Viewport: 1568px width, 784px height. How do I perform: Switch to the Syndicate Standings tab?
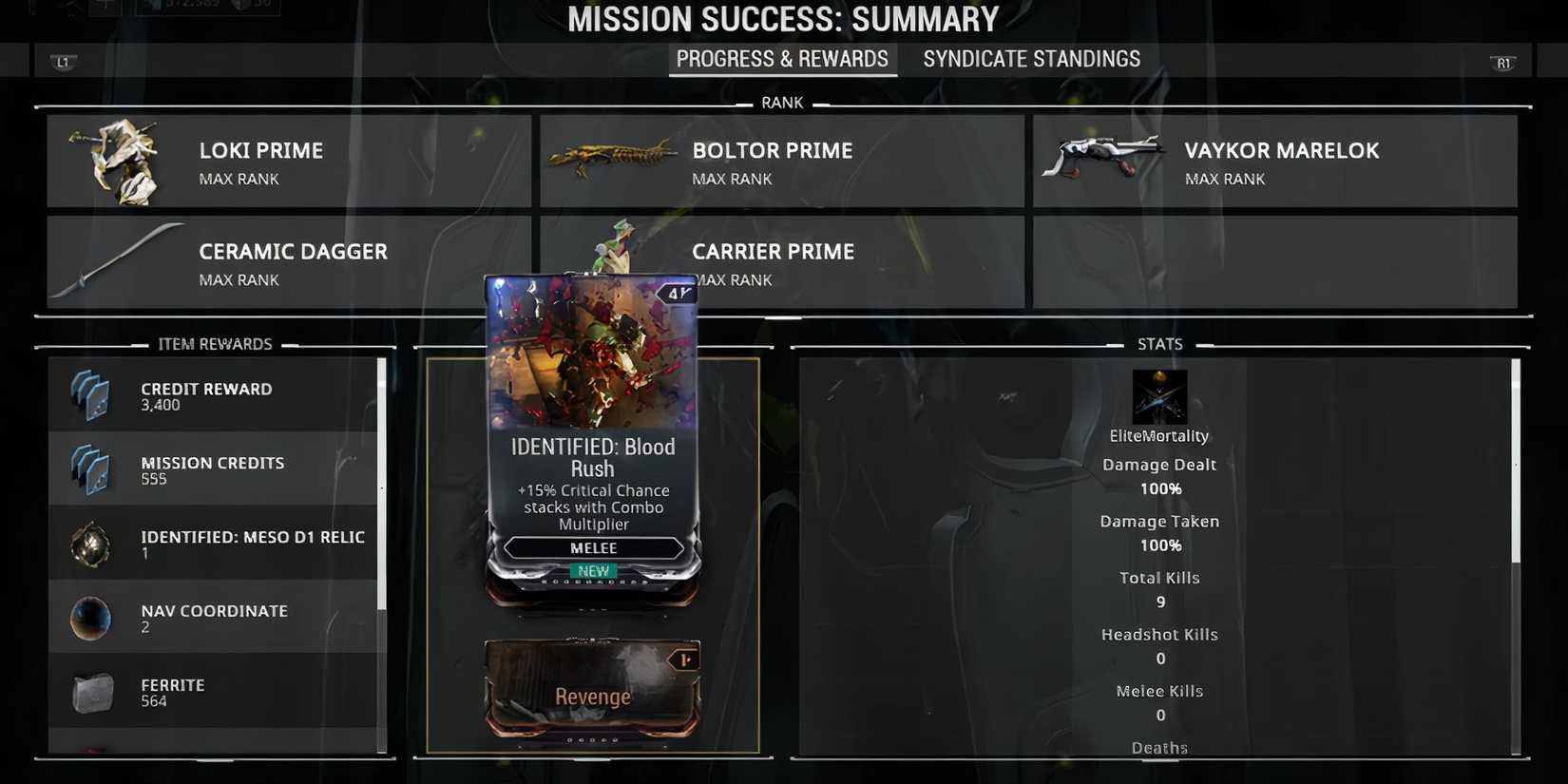pos(1031,59)
